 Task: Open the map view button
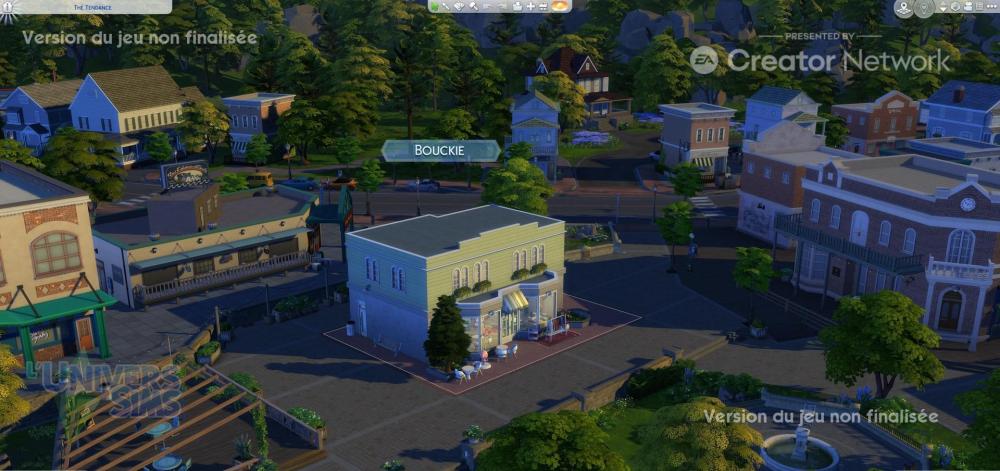pos(904,8)
